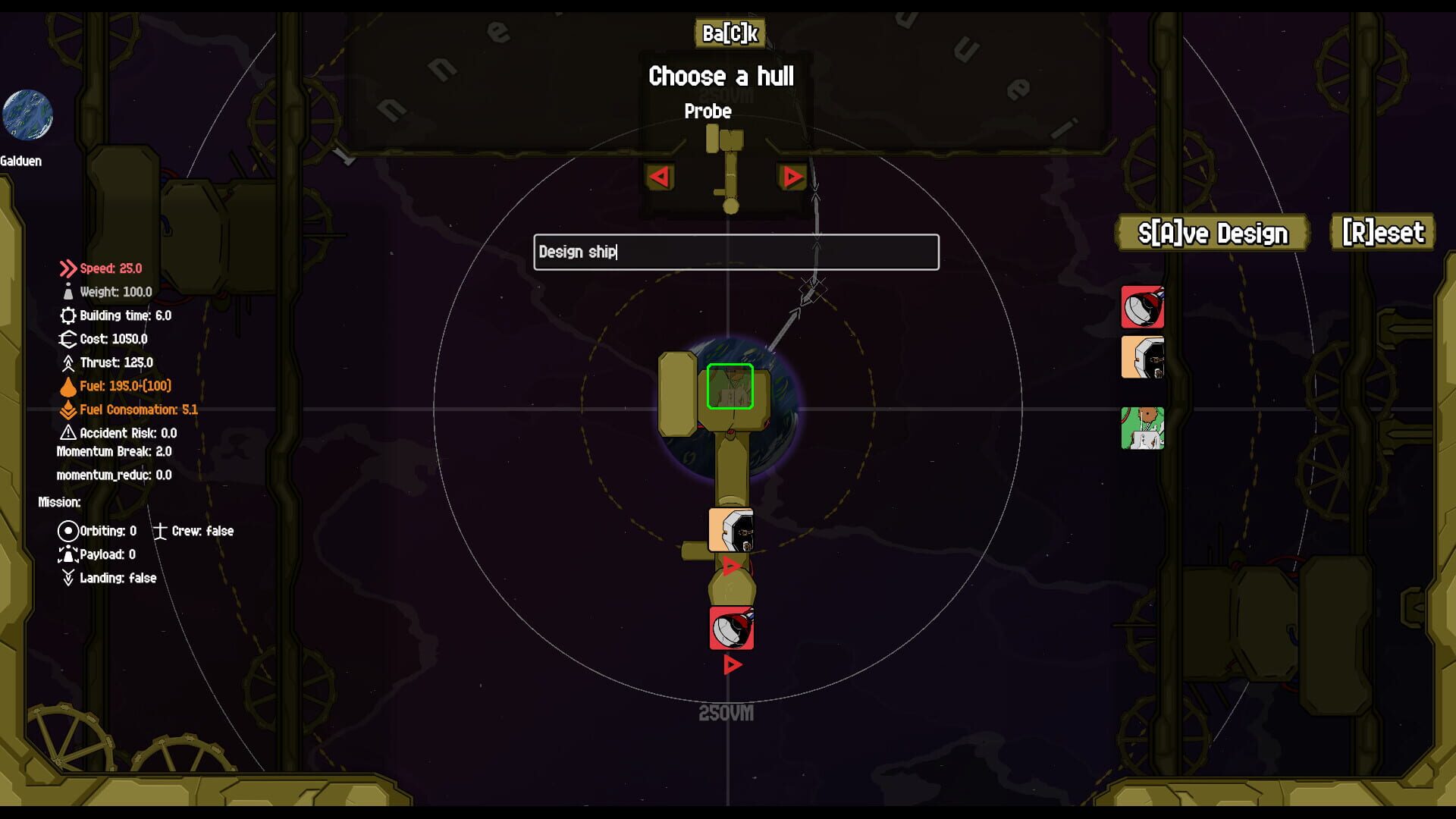Viewport: 1456px width, 819px height.
Task: Click the left arrow to change hull
Action: tap(659, 177)
